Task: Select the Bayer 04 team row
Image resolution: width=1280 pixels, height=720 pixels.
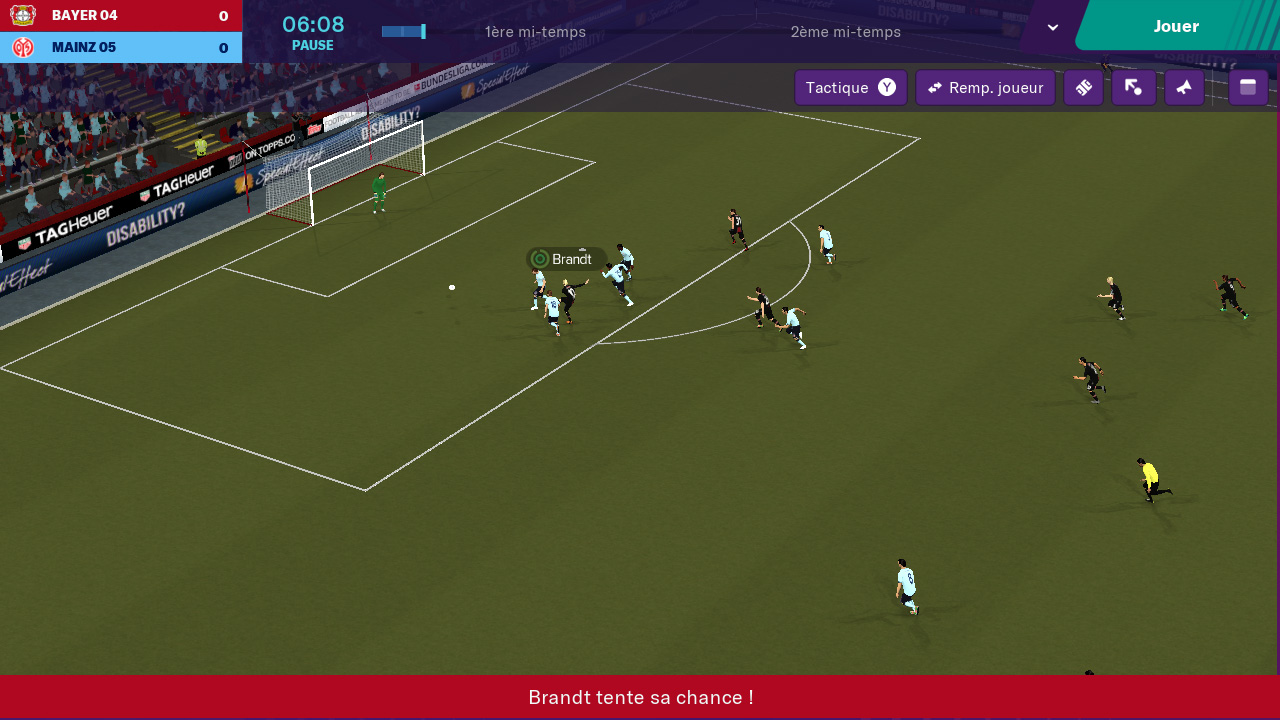Action: pos(121,16)
